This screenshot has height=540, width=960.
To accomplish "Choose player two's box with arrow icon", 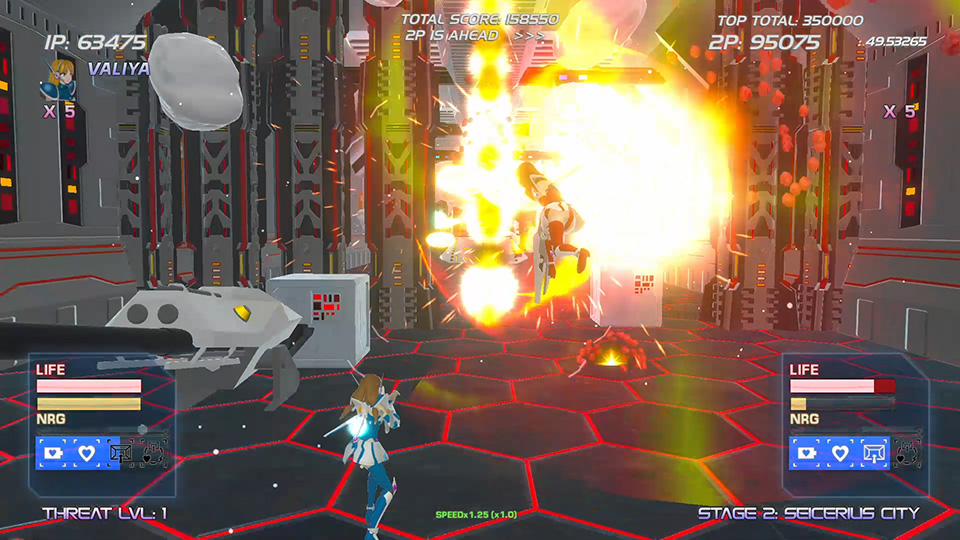I will tap(875, 453).
